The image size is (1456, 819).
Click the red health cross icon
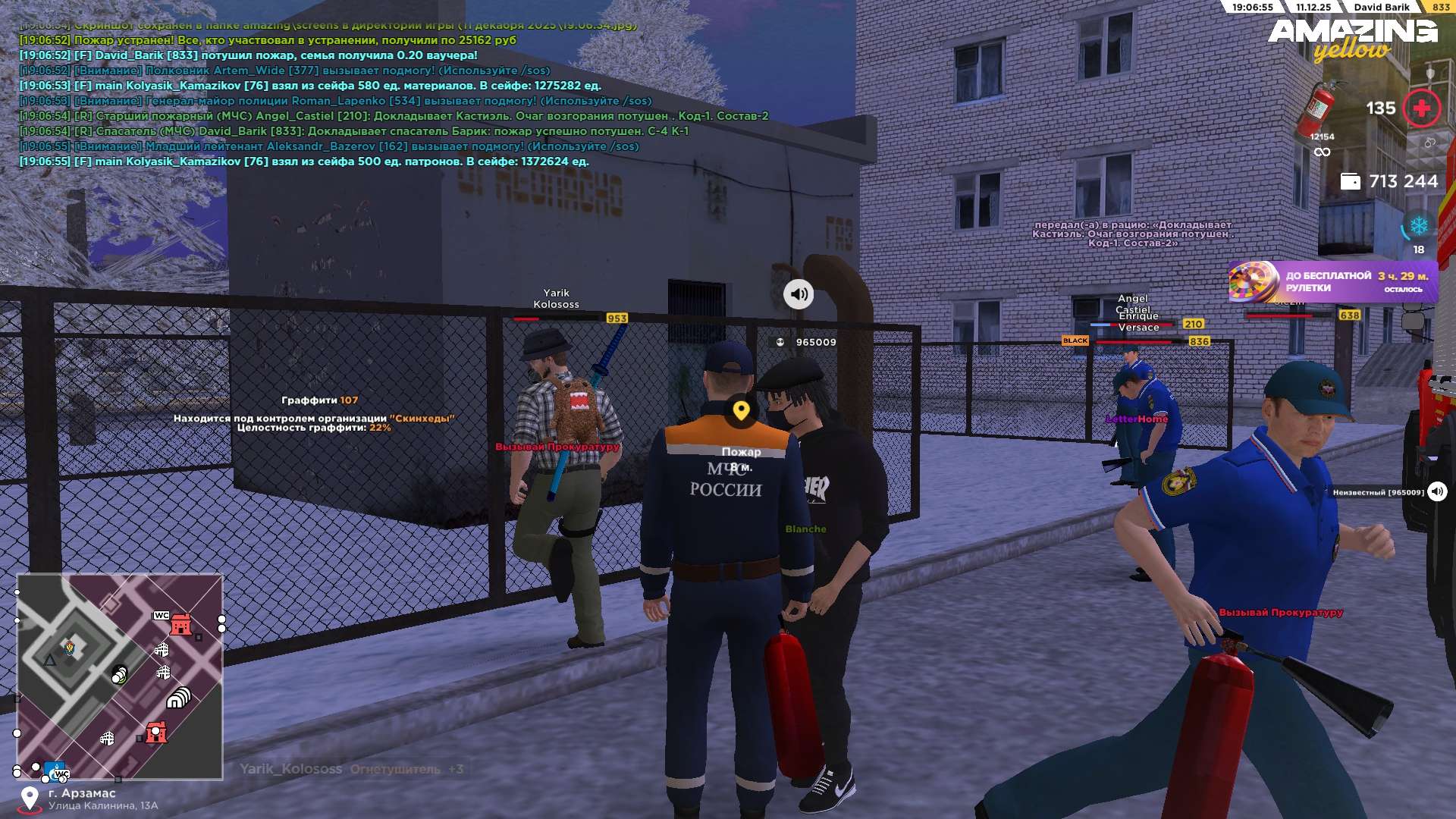(x=1422, y=108)
